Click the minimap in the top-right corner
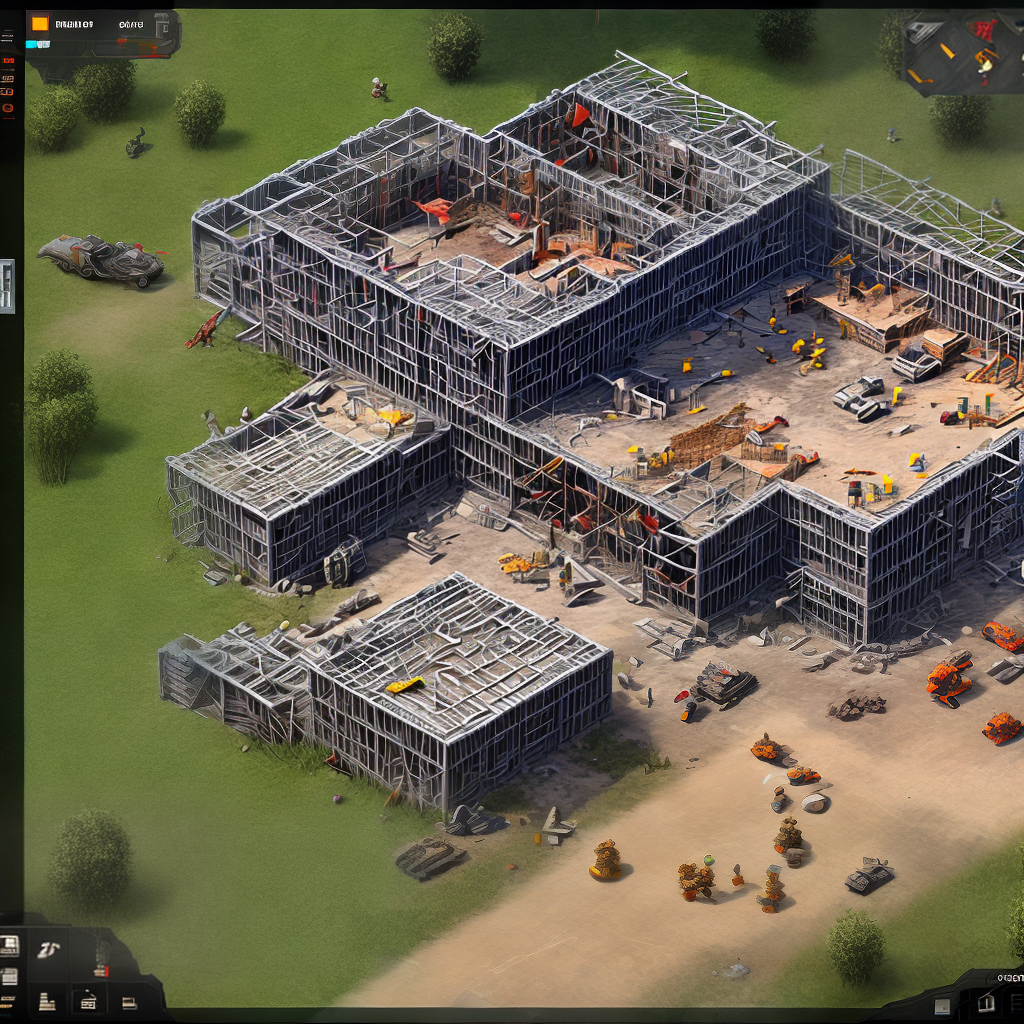The height and width of the screenshot is (1024, 1024). (x=962, y=52)
